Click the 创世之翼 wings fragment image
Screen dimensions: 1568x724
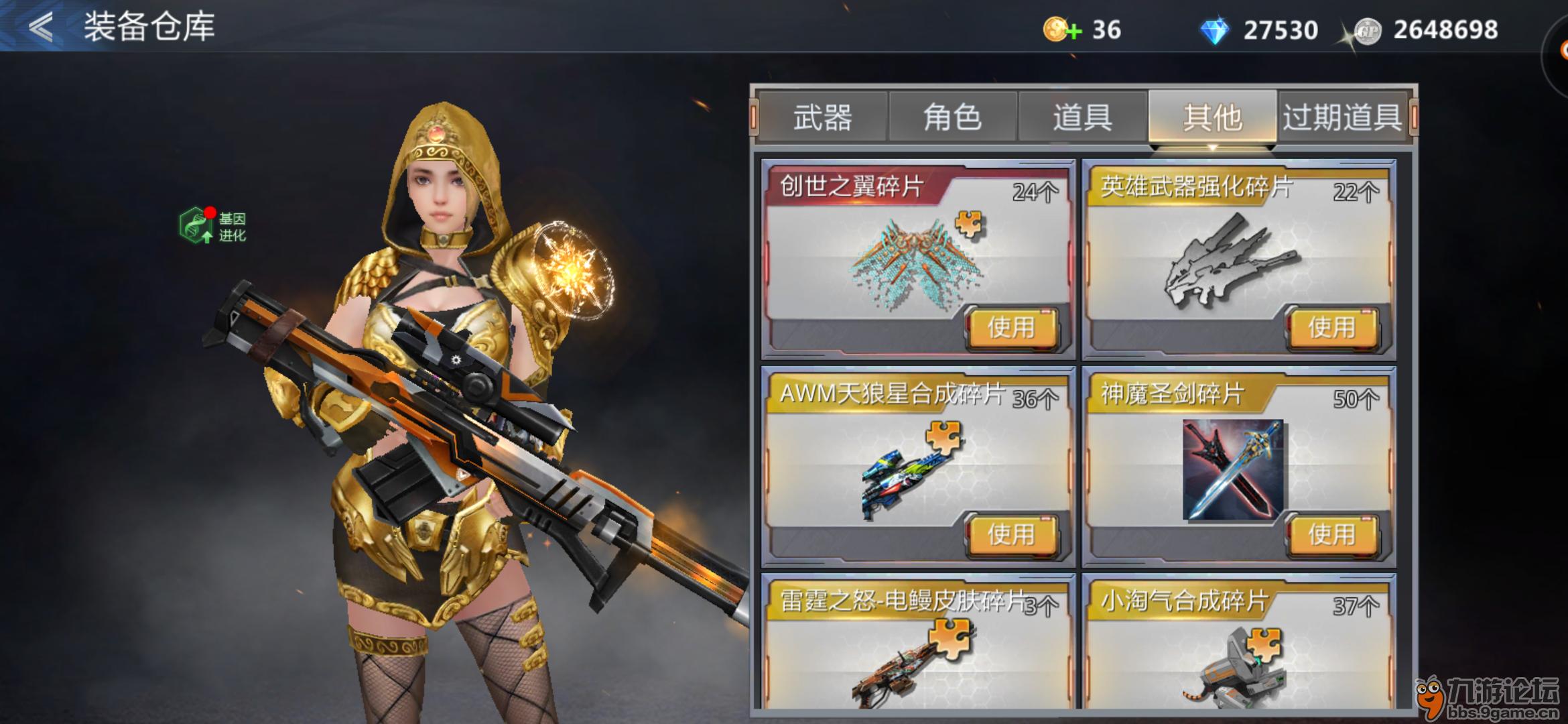coord(915,265)
